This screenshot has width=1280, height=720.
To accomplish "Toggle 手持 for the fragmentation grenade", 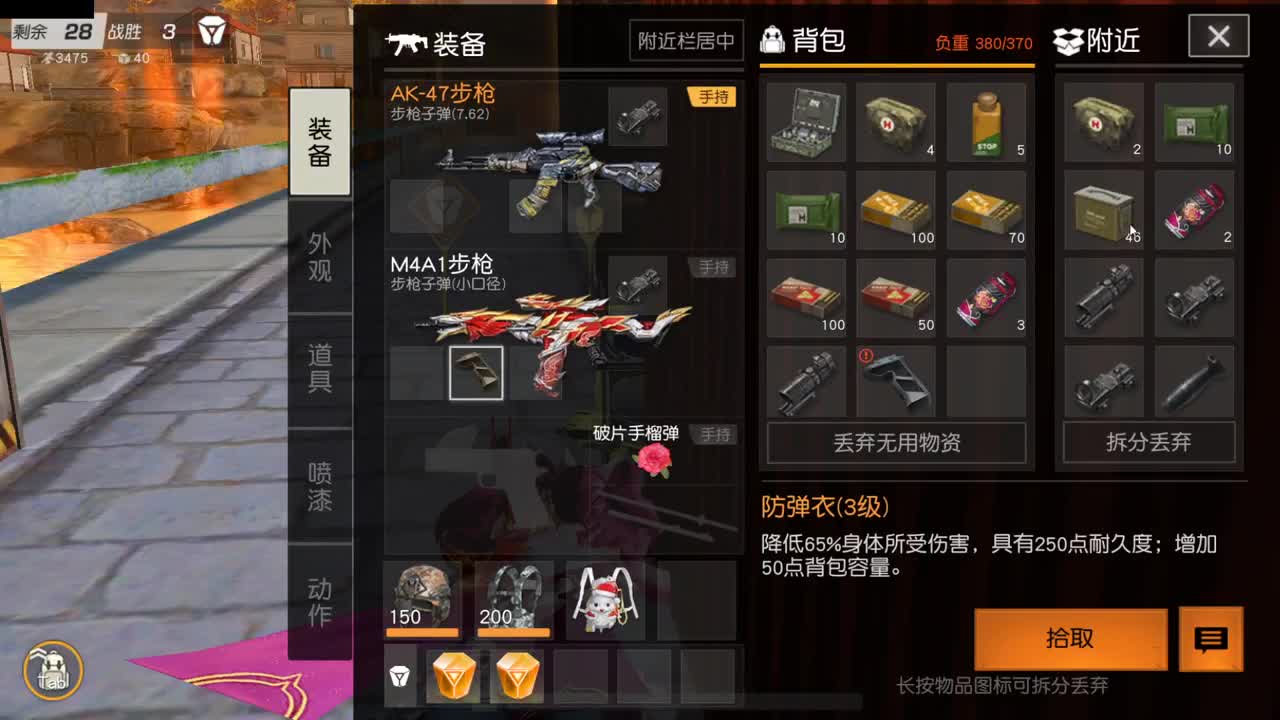I will pos(712,434).
